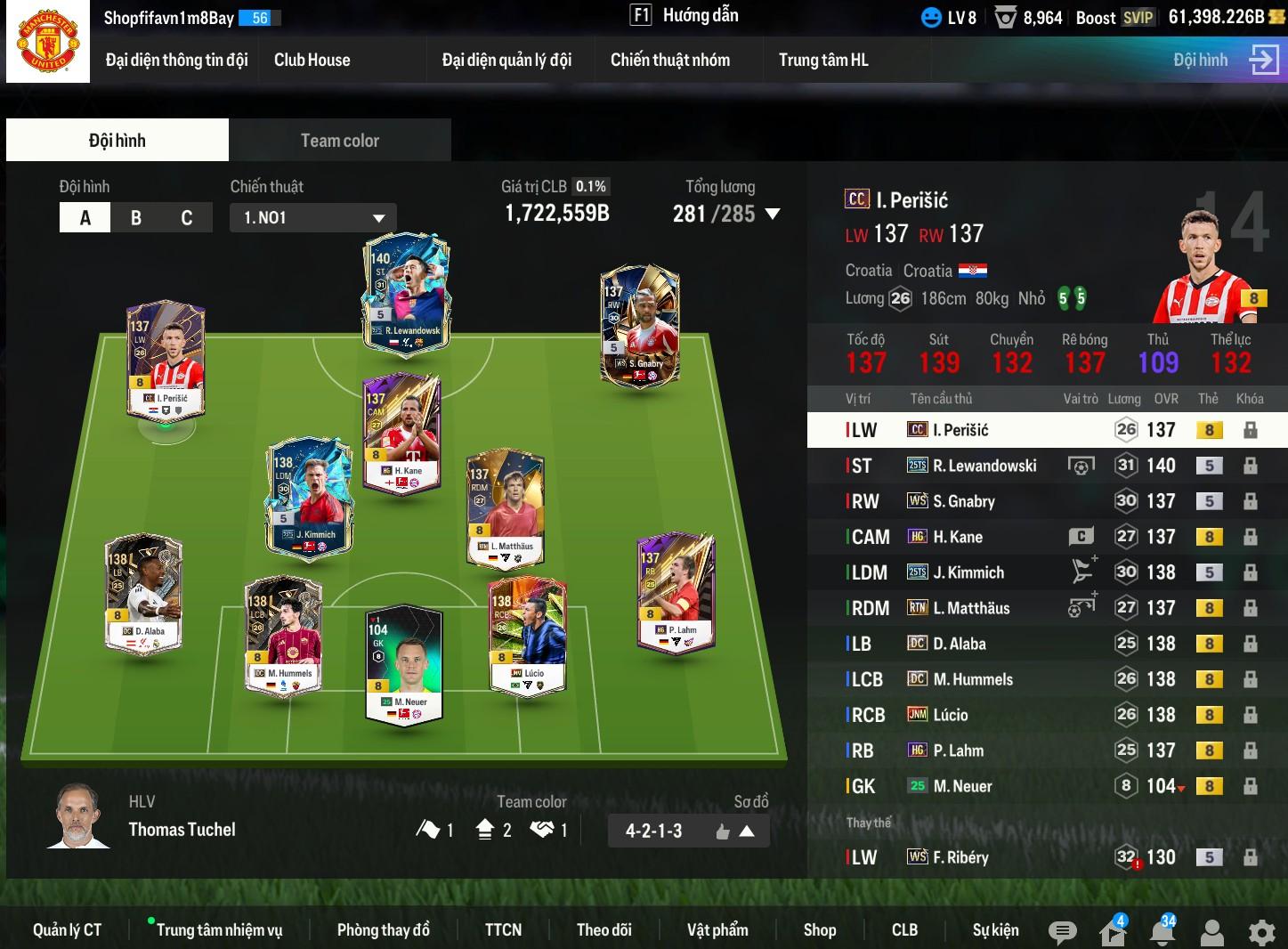This screenshot has width=1288, height=949.
Task: Select R. Lewandowski card on the pitch
Action: [x=406, y=294]
